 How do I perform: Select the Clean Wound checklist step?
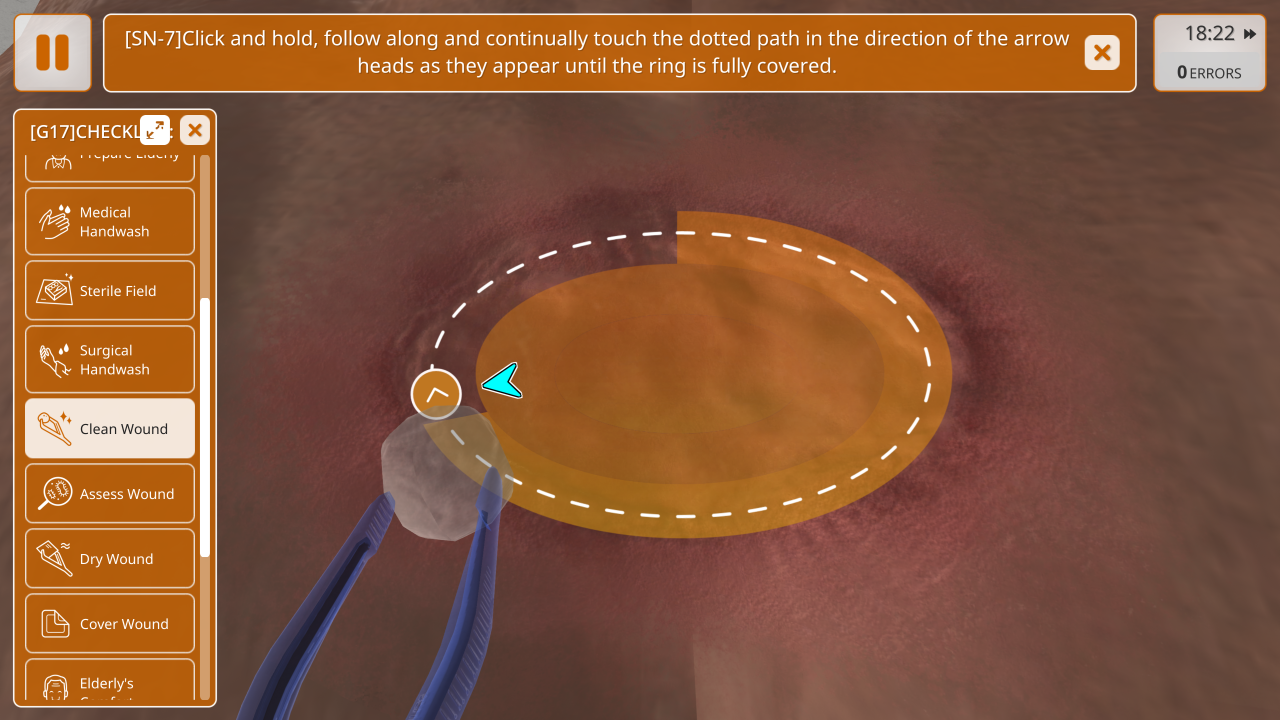110,429
